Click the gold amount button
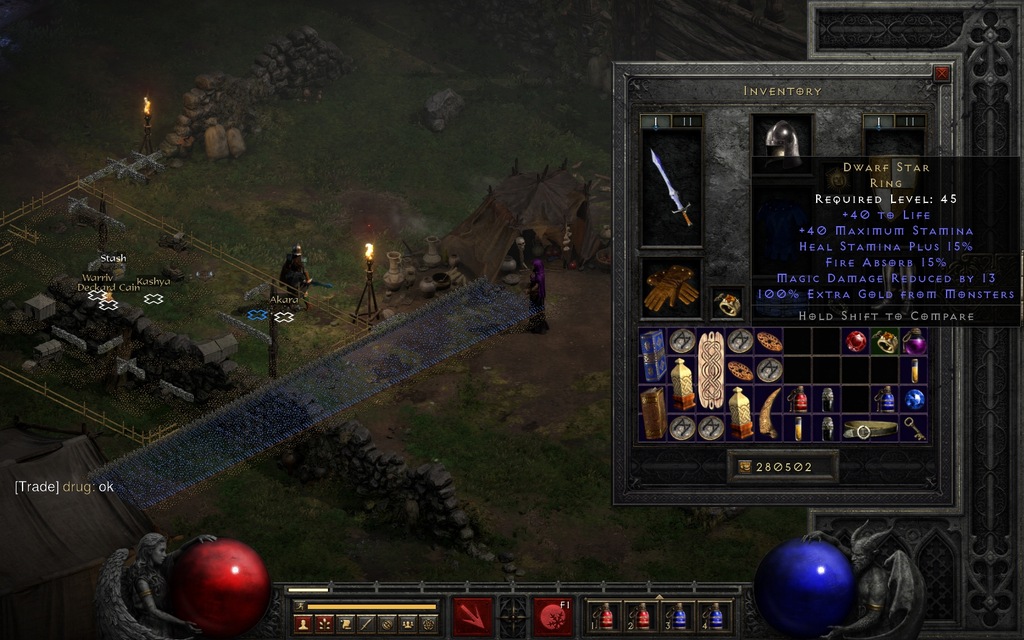Image resolution: width=1024 pixels, height=640 pixels. [745, 466]
